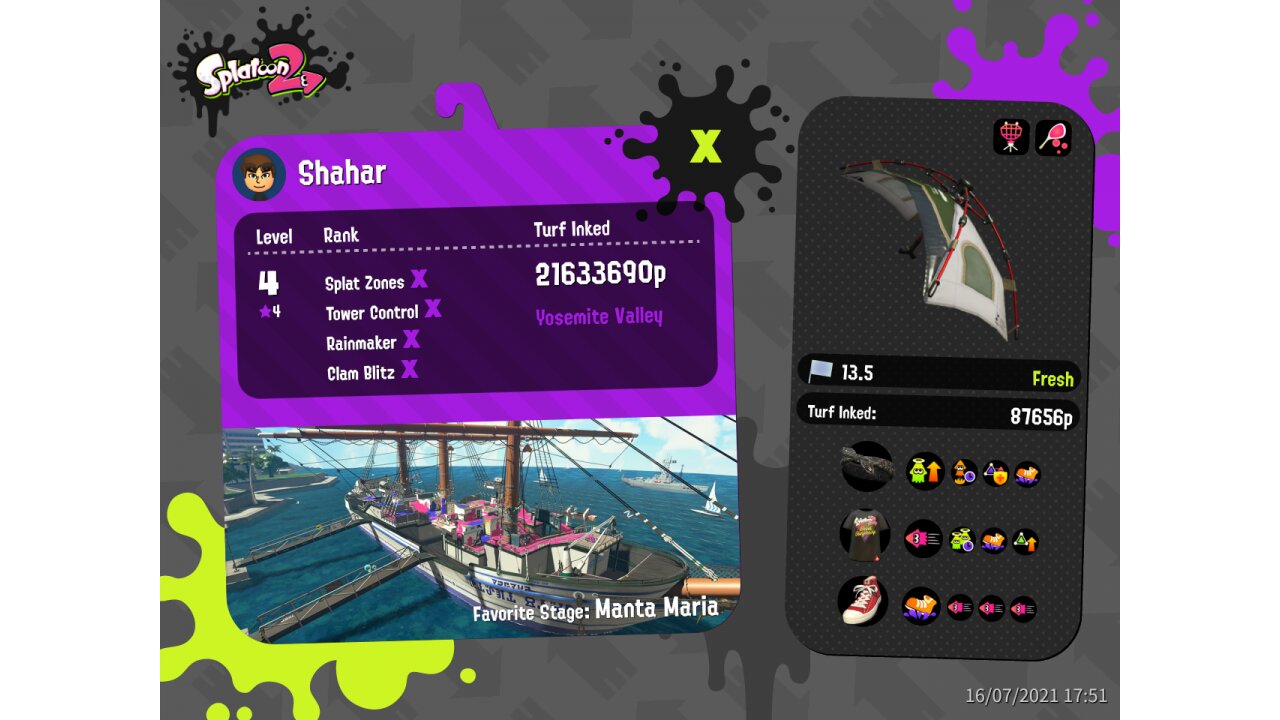Image resolution: width=1280 pixels, height=720 pixels.
Task: Click the green X rank splat badge
Action: [705, 147]
